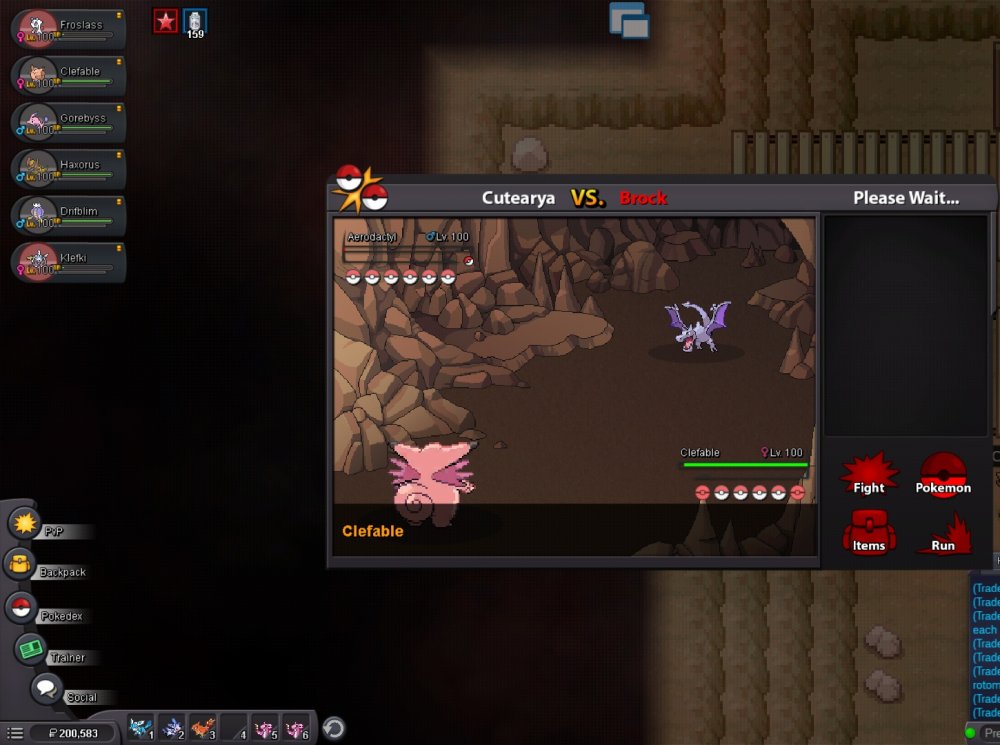Pick Gorebyss from the party list

(x=68, y=122)
